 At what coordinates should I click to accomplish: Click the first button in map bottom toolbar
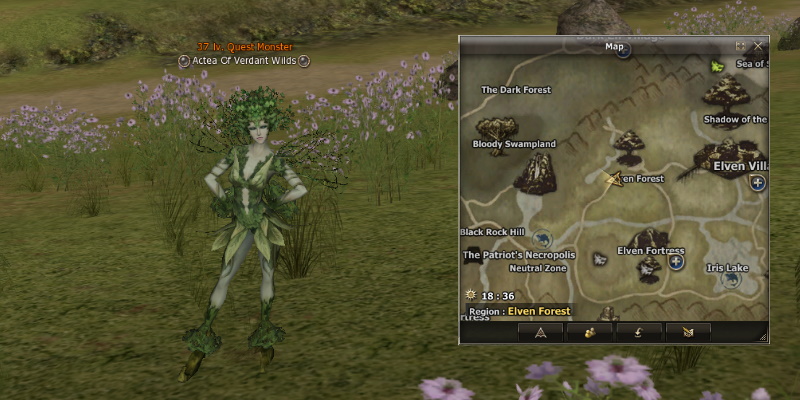click(x=540, y=332)
